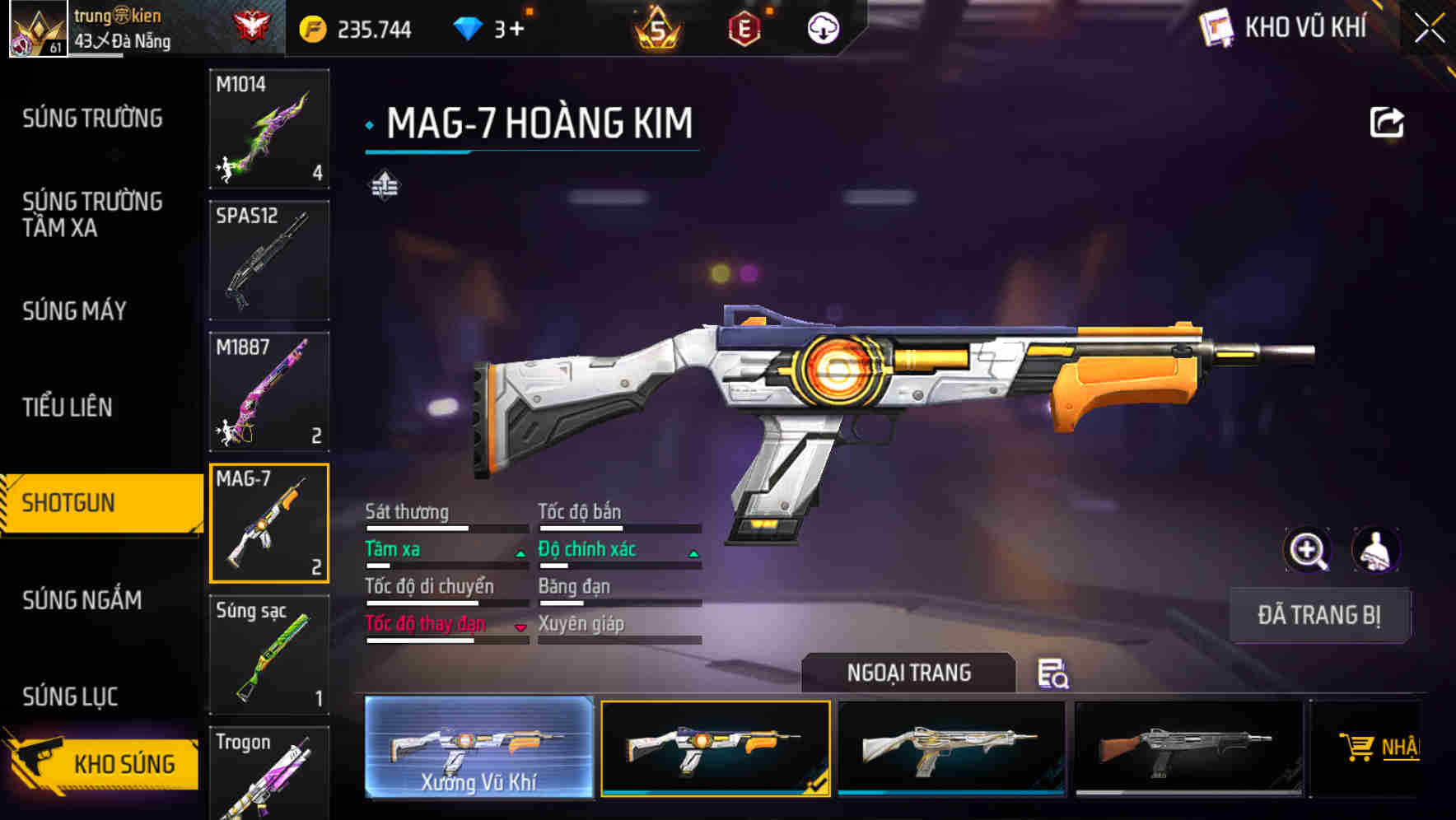
Task: Select the MAG-7 thumbnail in the sidebar
Action: tap(268, 523)
